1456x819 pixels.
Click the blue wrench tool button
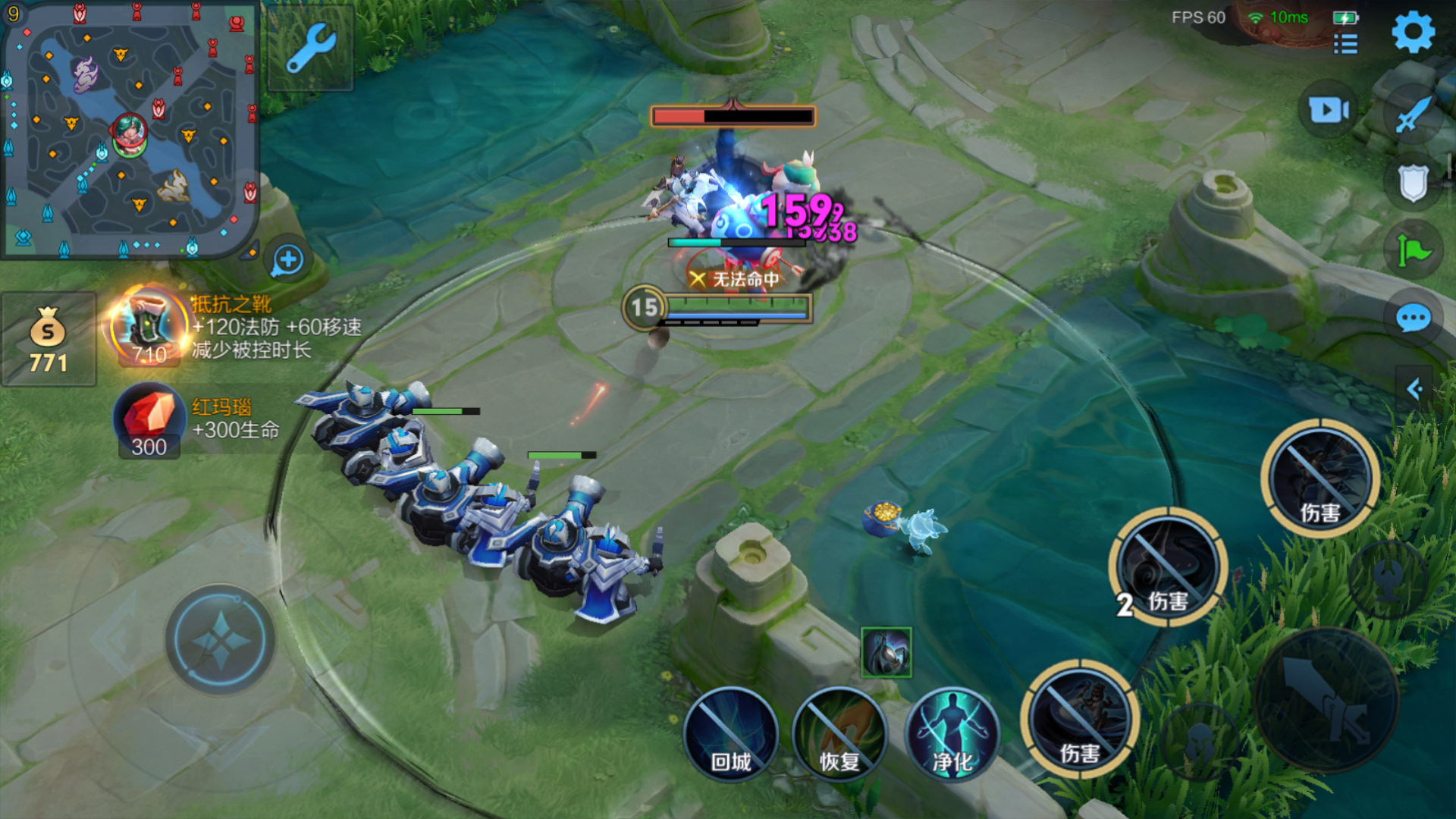(x=311, y=48)
